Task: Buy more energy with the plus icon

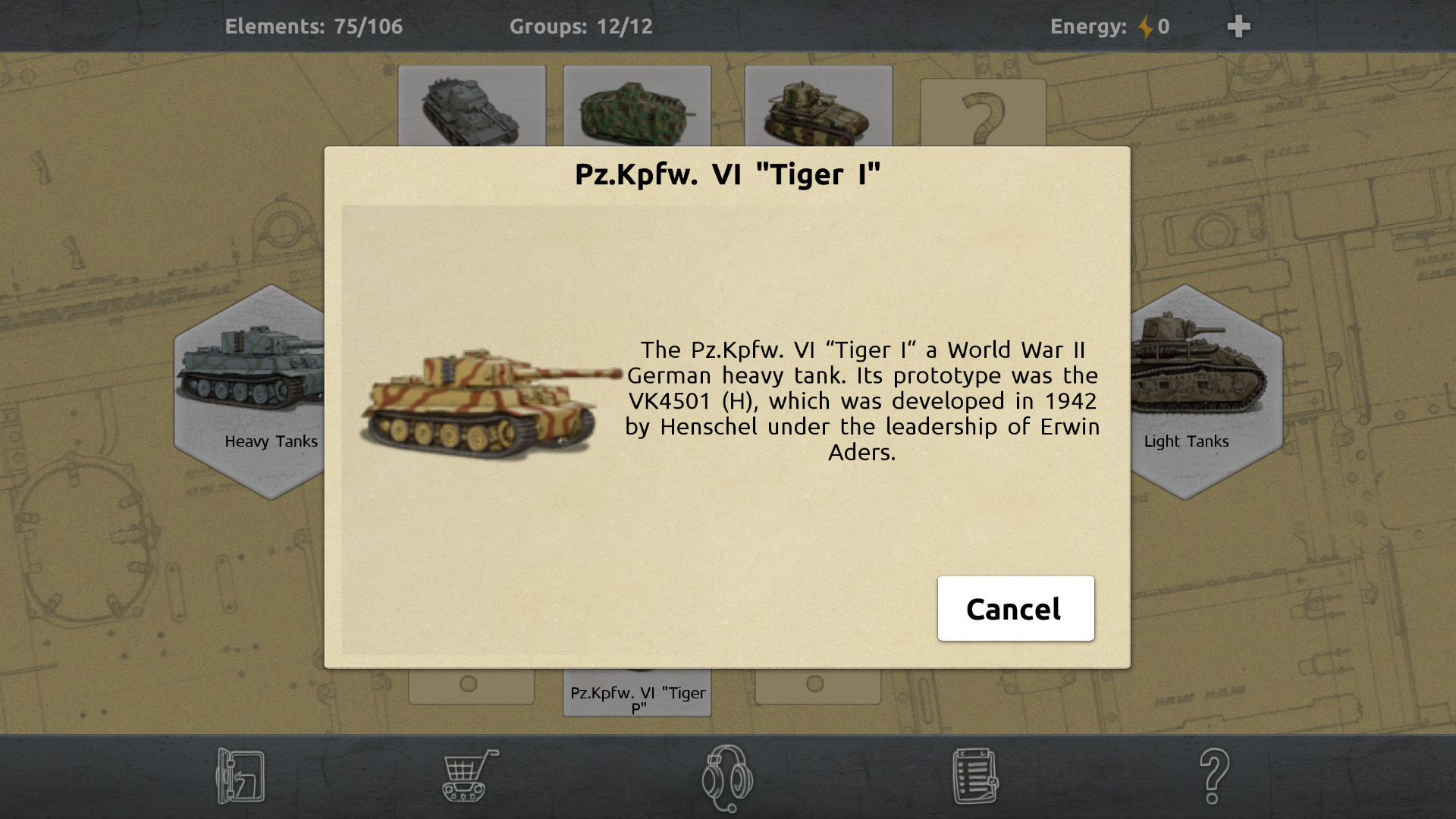Action: [1239, 25]
